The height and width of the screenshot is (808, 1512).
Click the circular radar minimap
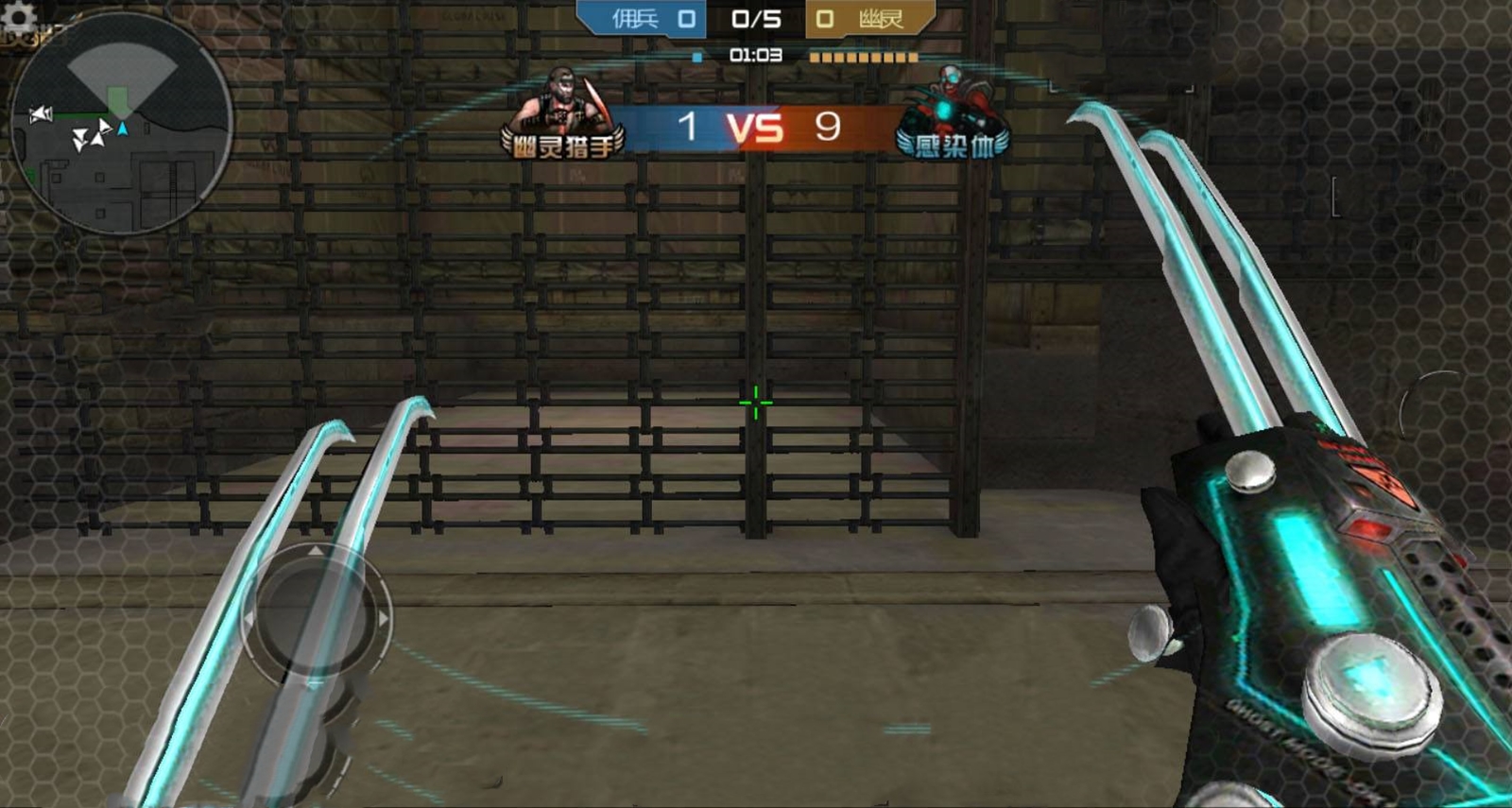click(122, 123)
